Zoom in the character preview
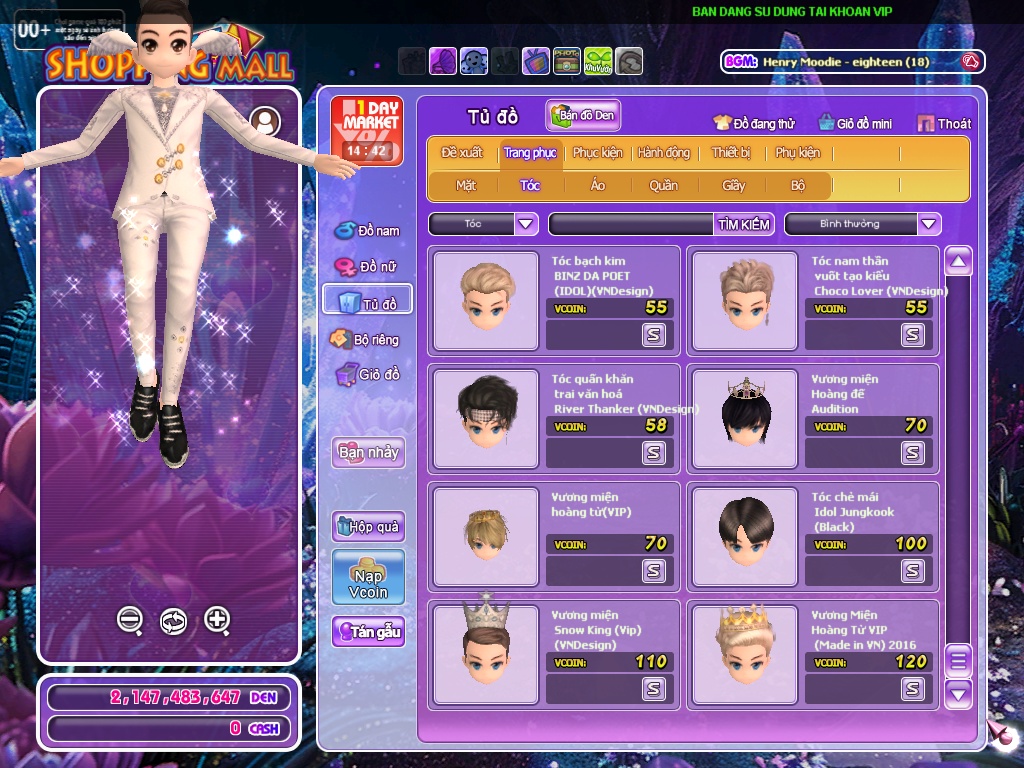Viewport: 1024px width, 768px height. coord(217,620)
